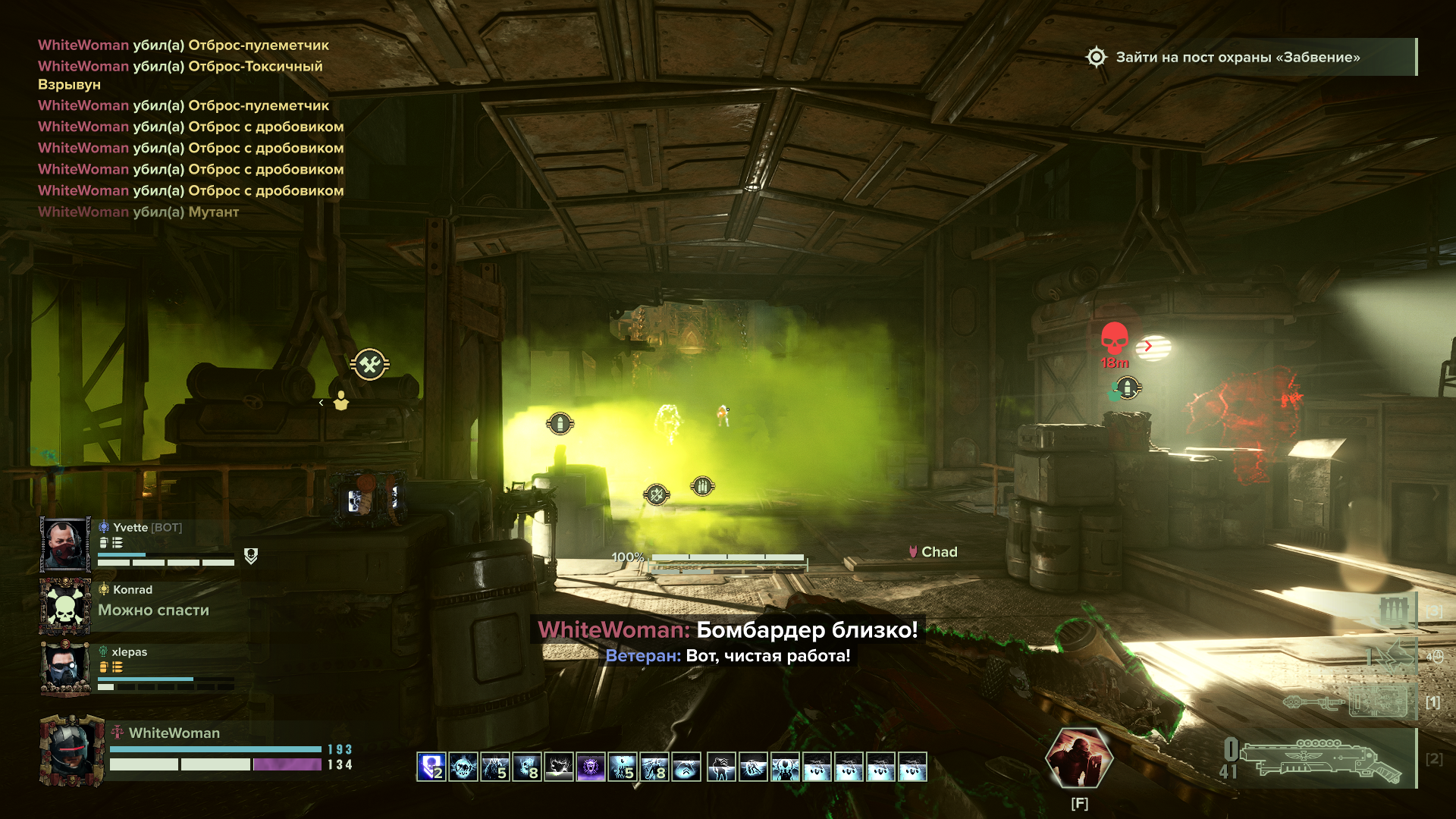Viewport: 1456px width, 819px height.
Task: Select Konrad's skull-and-crossbones downed portrait
Action: (65, 607)
